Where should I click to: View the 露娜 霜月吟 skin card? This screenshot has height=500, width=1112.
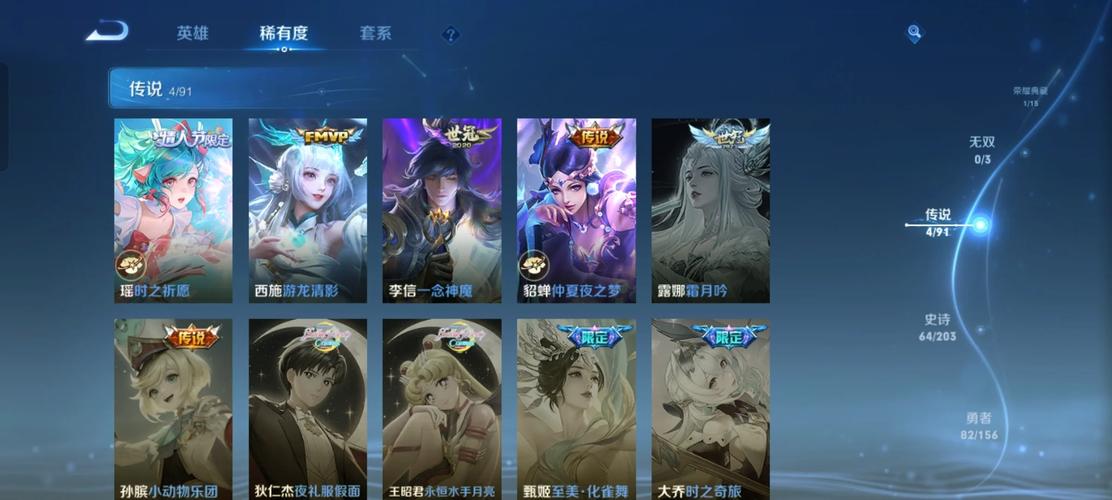(x=710, y=210)
